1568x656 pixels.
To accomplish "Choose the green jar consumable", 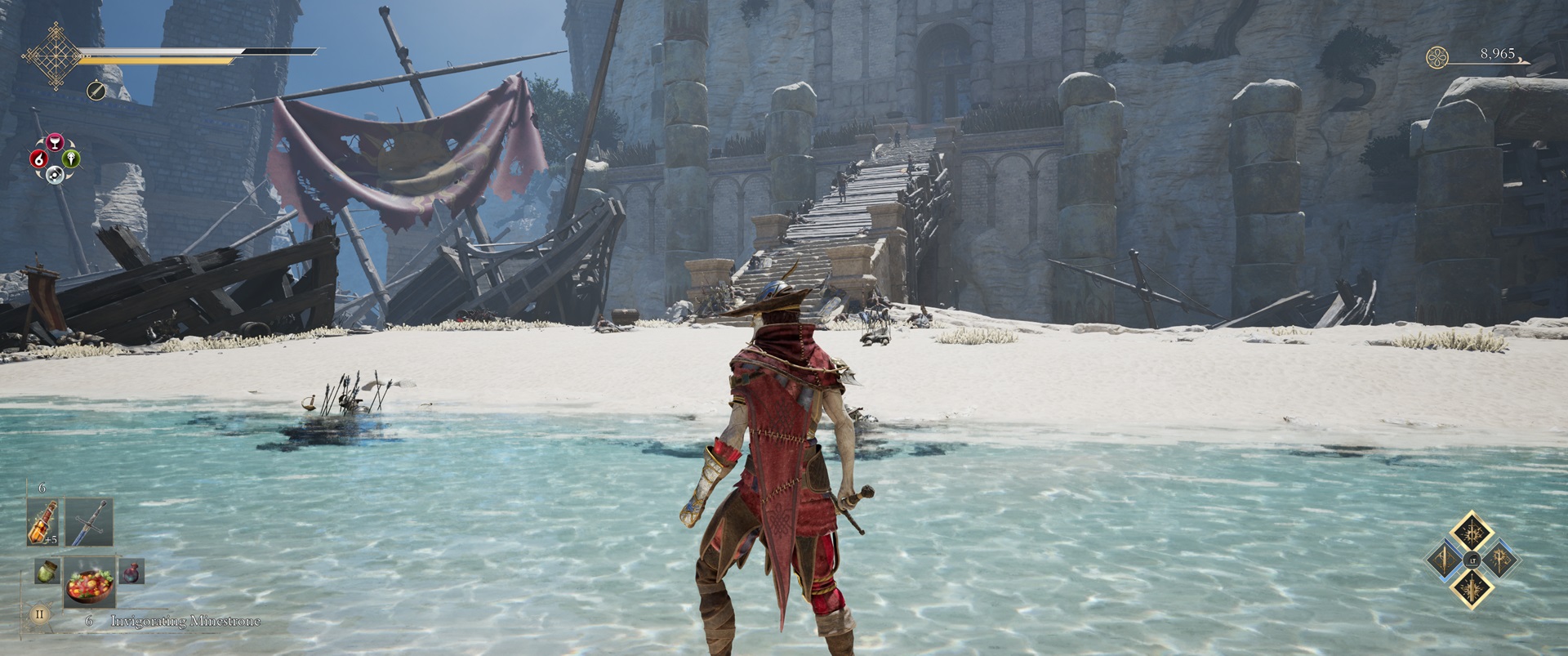I will point(47,571).
